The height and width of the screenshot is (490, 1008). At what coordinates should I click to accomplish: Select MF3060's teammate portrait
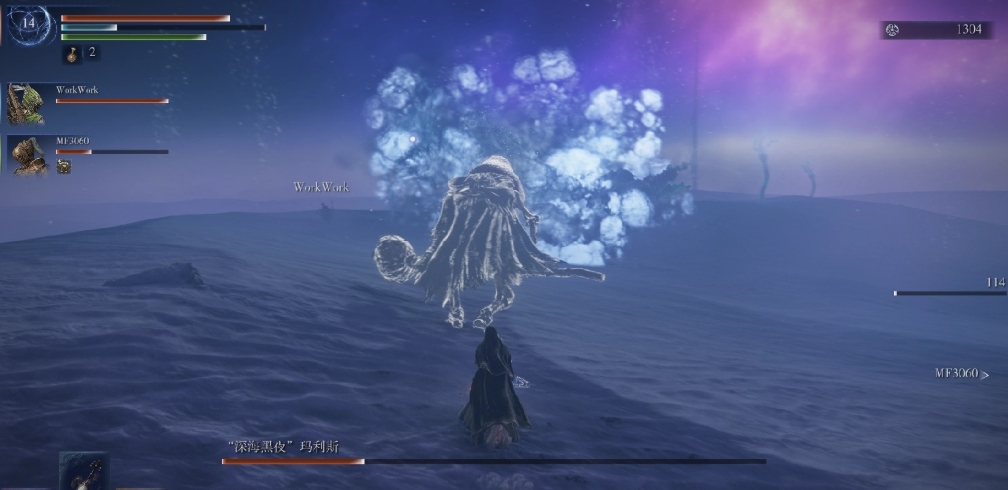(x=27, y=155)
